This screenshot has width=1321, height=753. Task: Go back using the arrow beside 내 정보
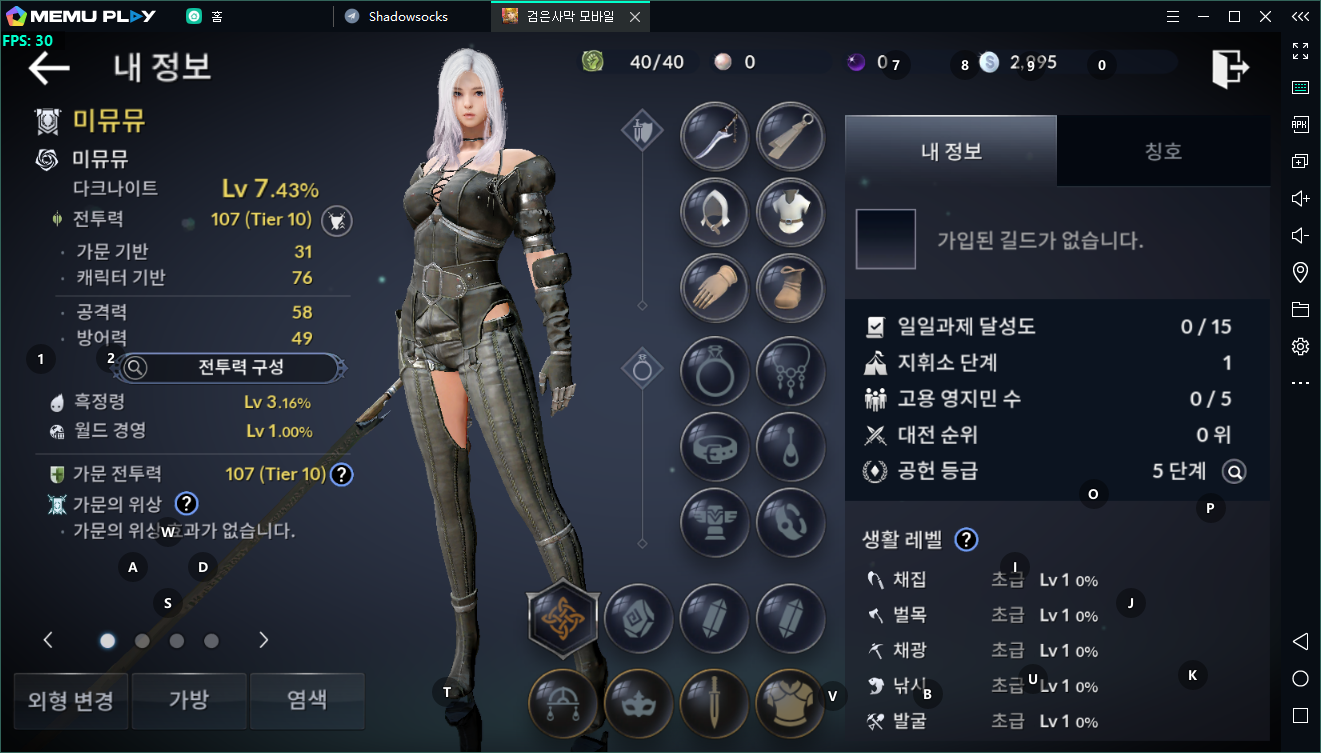[49, 68]
